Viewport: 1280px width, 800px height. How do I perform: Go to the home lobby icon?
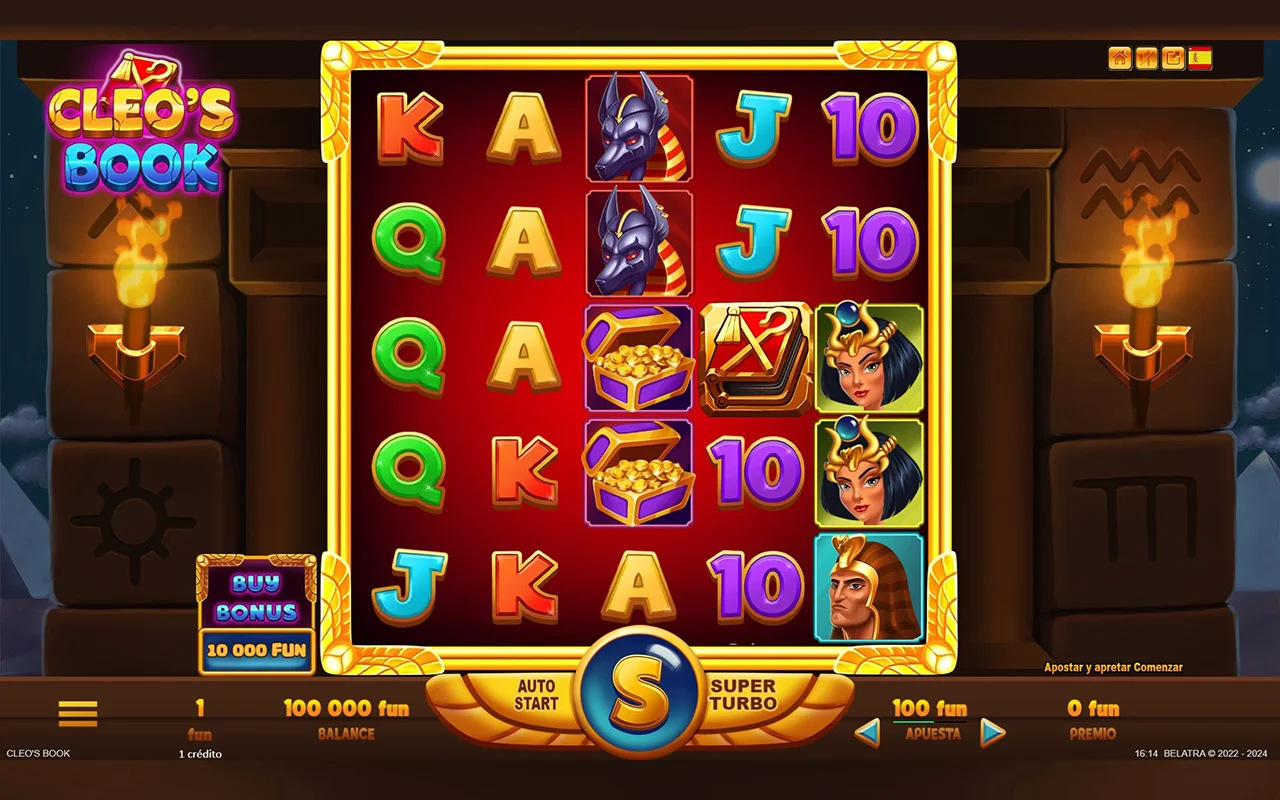tap(1120, 59)
